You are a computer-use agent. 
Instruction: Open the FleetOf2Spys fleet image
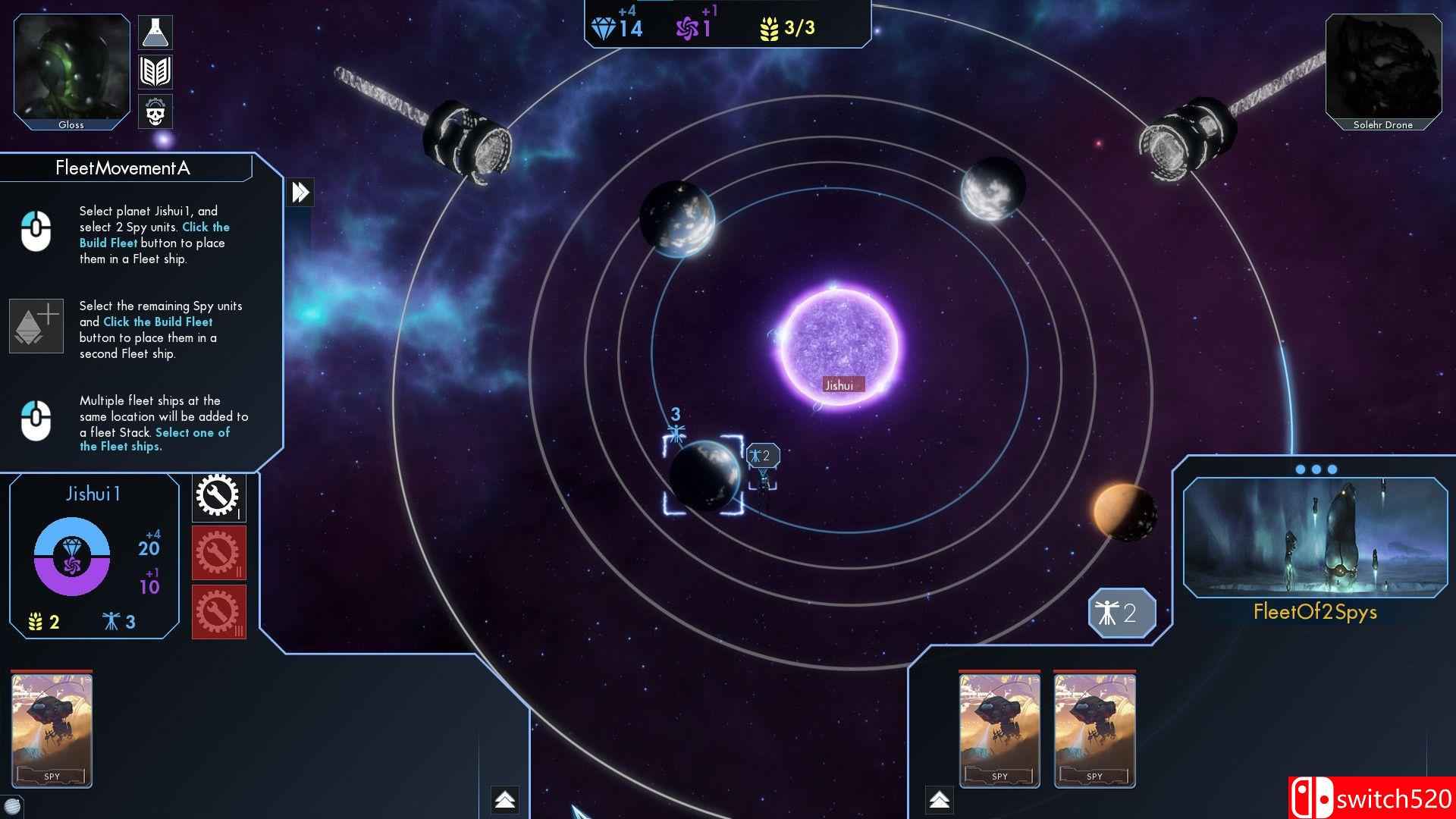(1315, 537)
